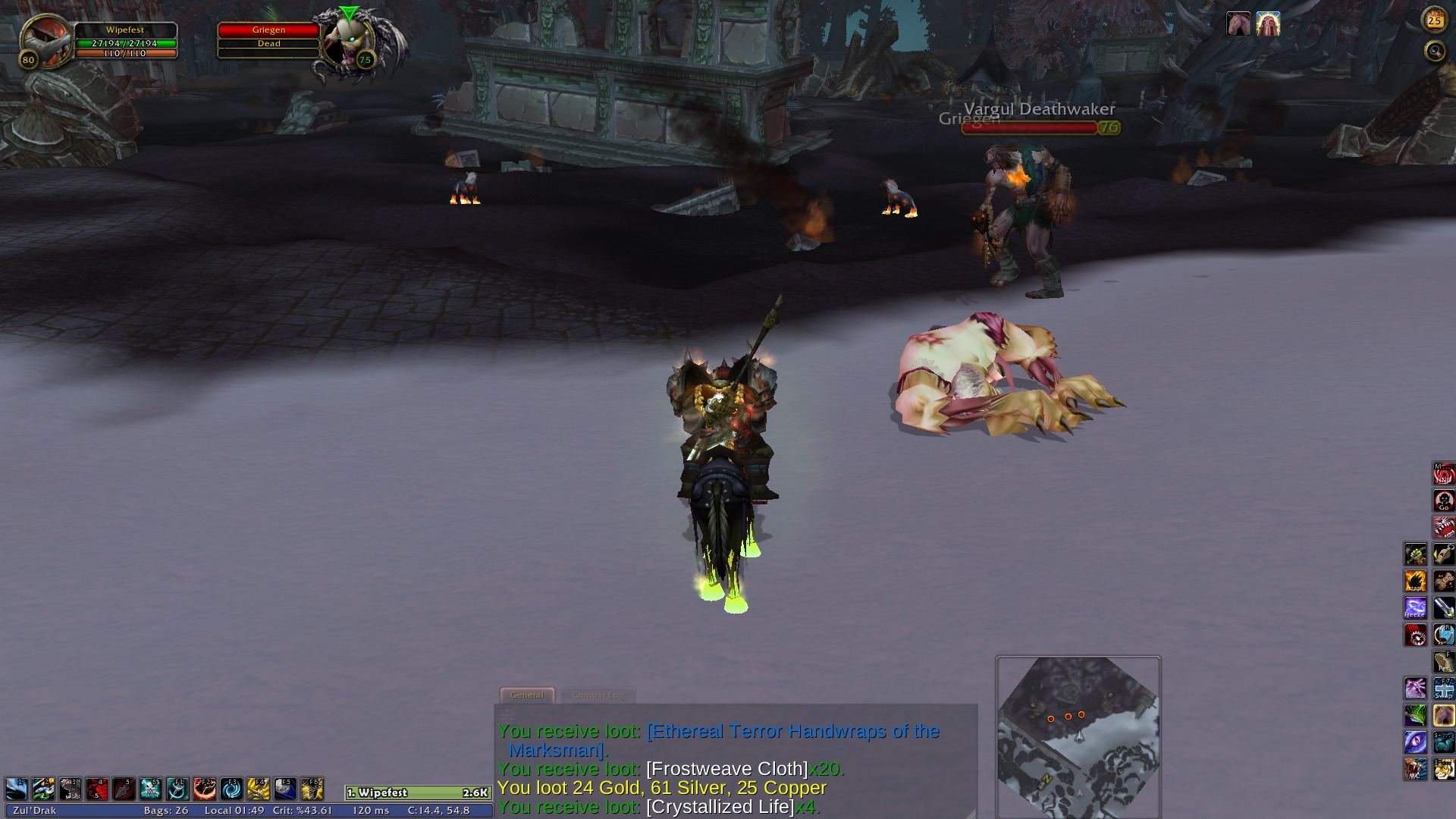Click the Wipefest damage meter bar

418,792
